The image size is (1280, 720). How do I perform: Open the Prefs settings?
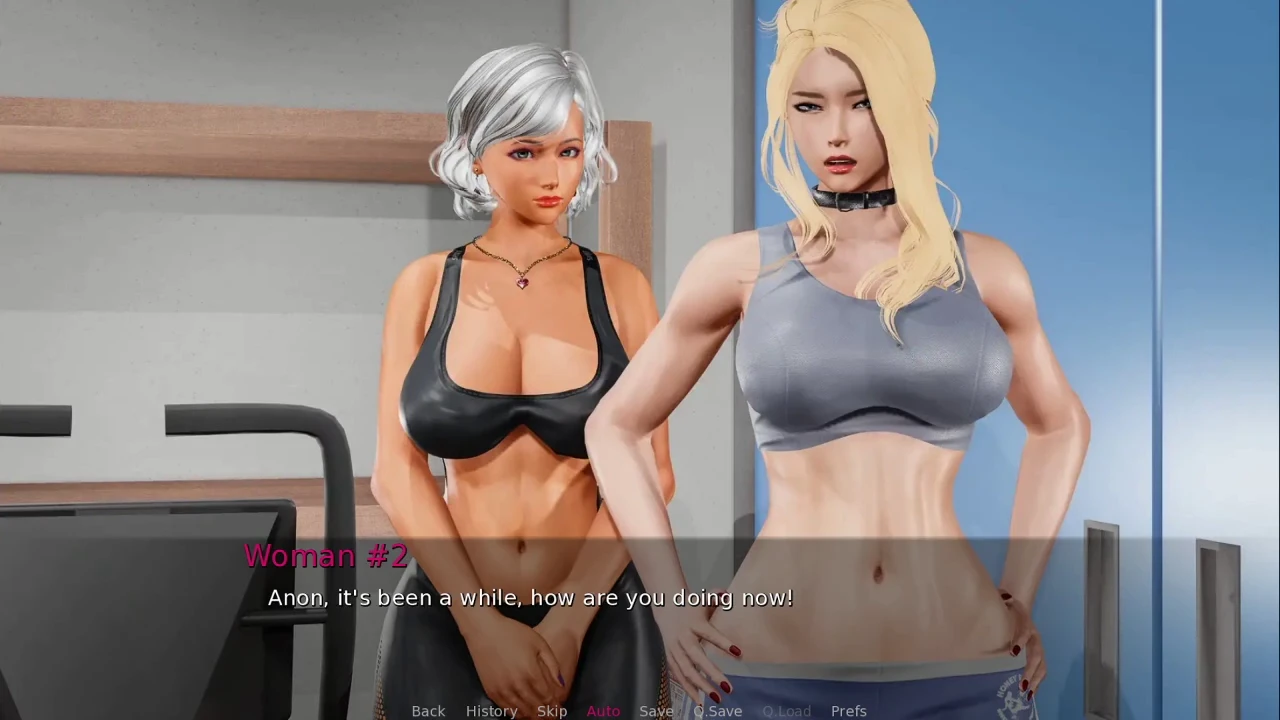point(848,711)
